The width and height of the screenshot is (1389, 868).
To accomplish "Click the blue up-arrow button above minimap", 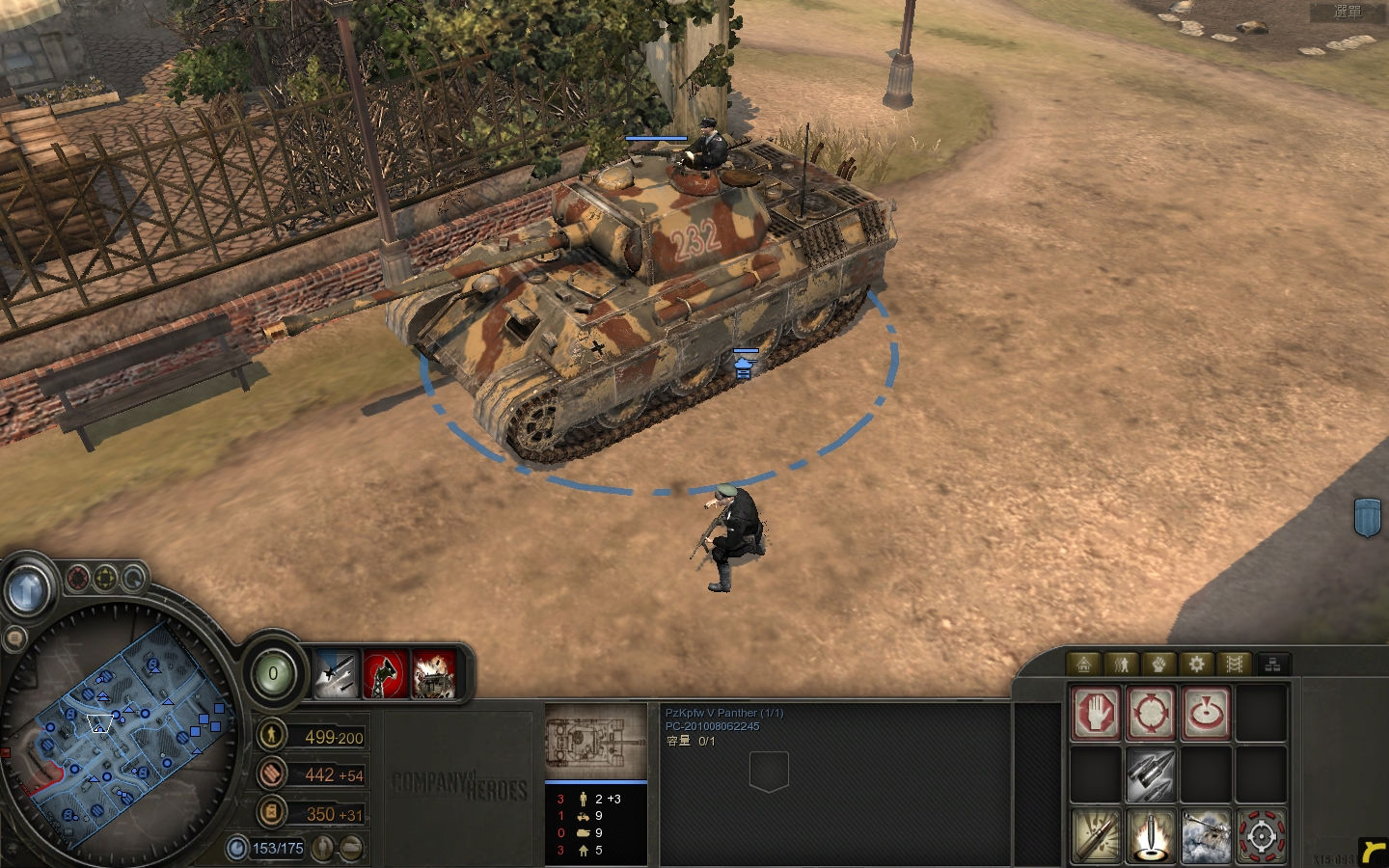I will pyautogui.click(x=28, y=586).
